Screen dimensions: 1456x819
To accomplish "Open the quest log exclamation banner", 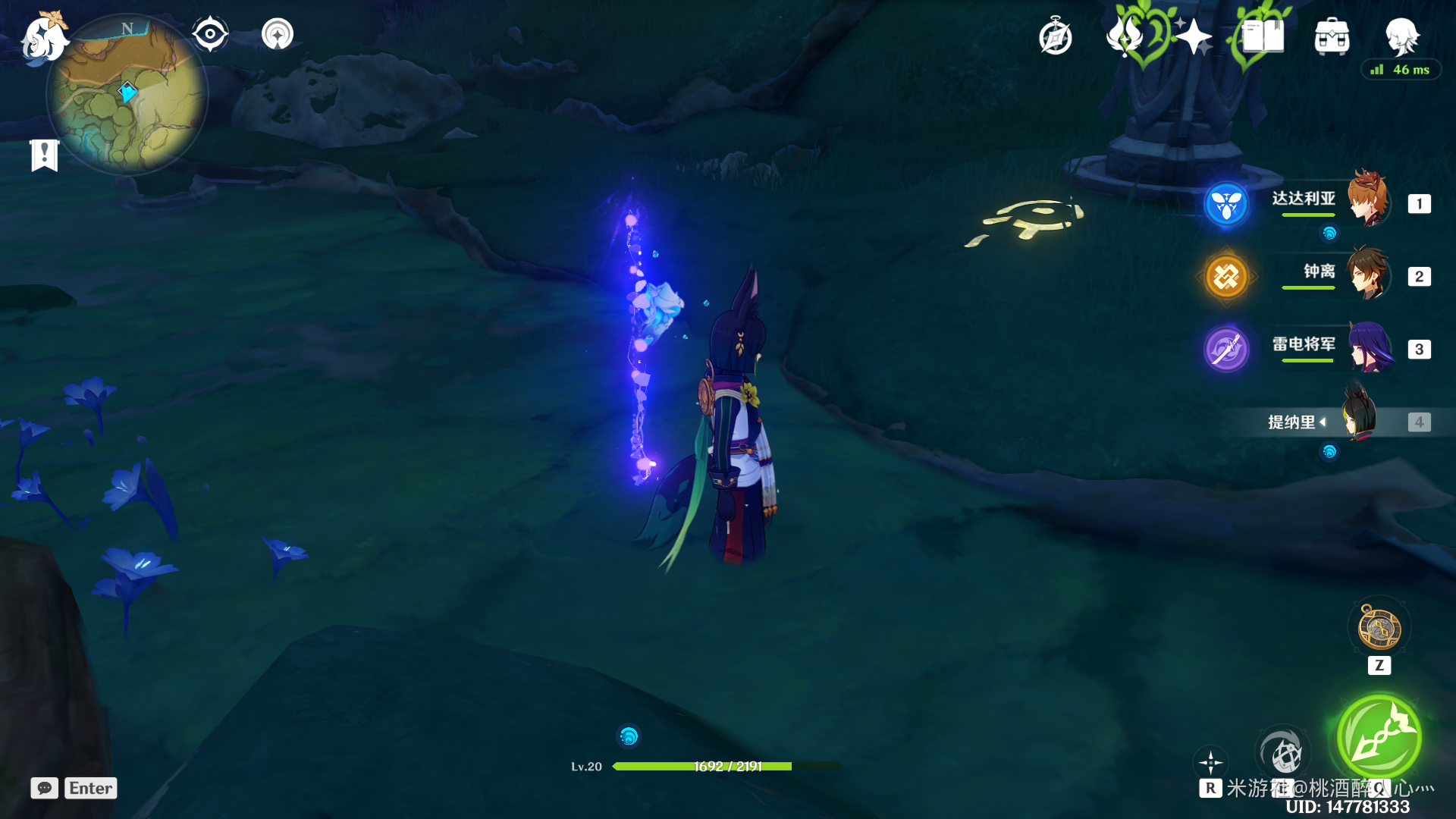I will click(45, 155).
